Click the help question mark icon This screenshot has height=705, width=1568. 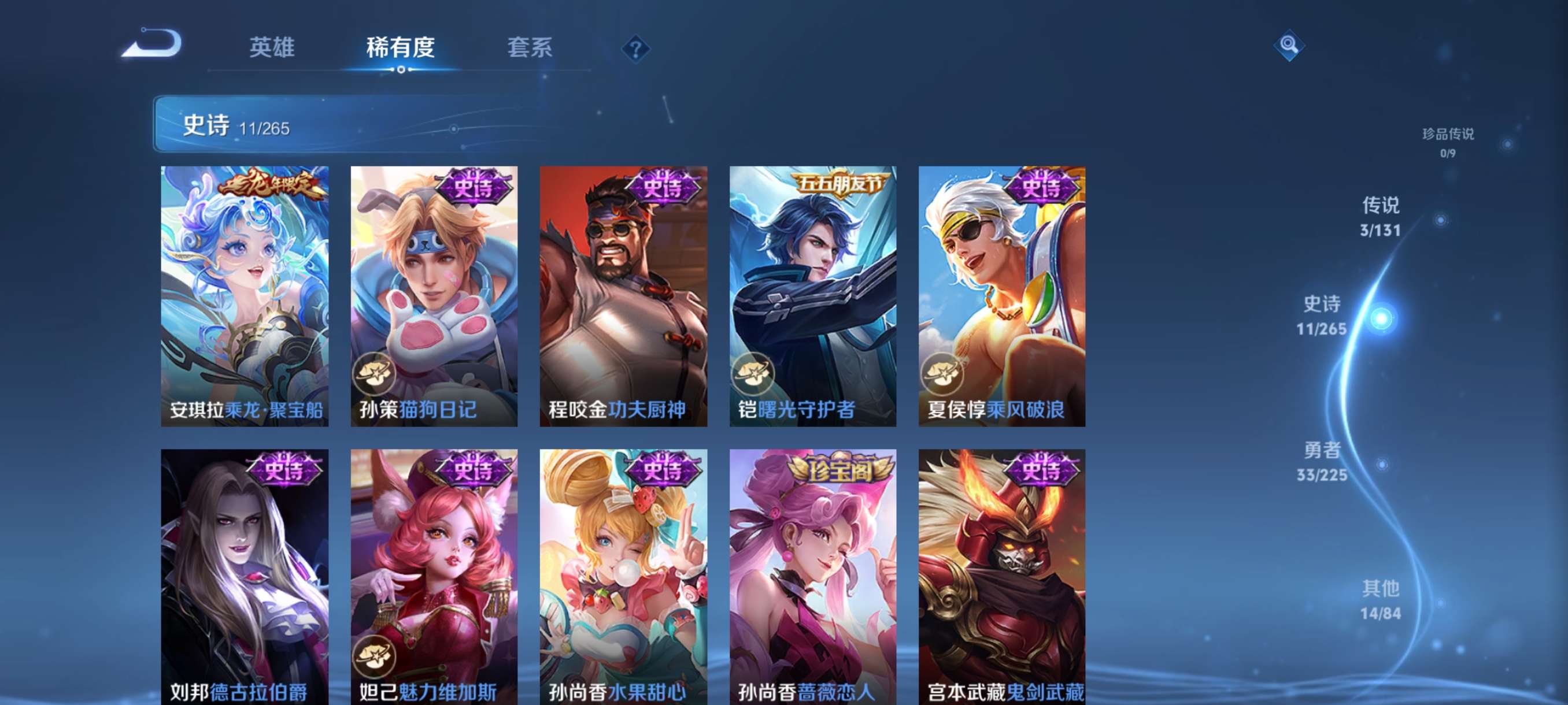pos(635,47)
